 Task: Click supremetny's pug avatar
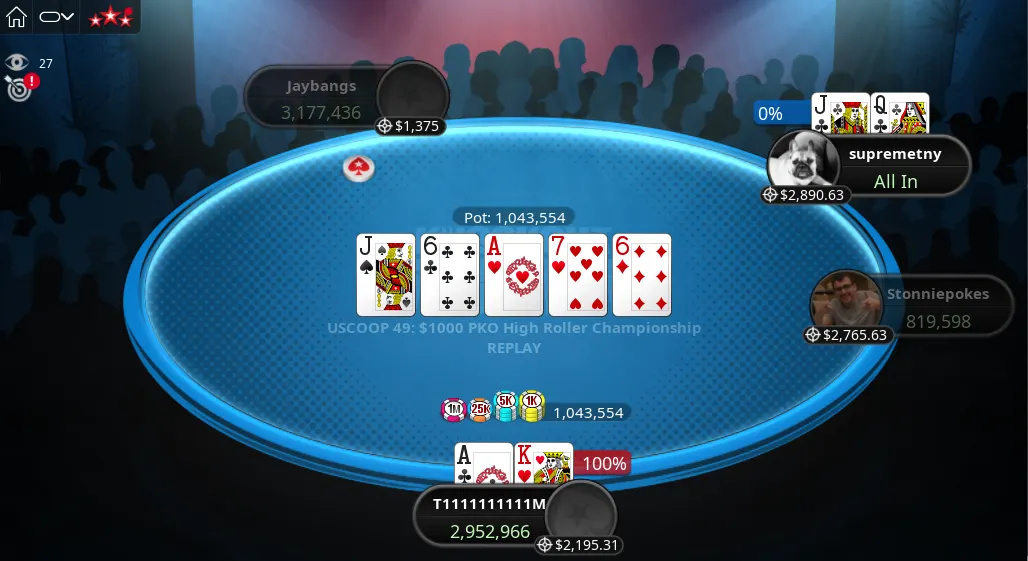click(x=803, y=160)
